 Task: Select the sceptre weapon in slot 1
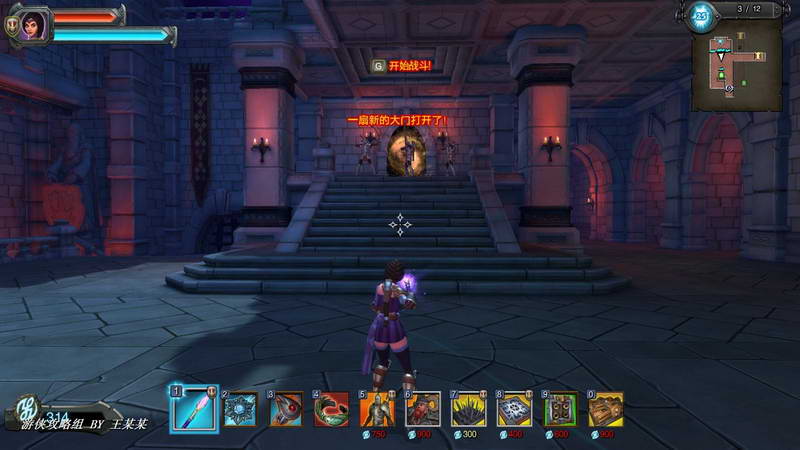point(194,408)
